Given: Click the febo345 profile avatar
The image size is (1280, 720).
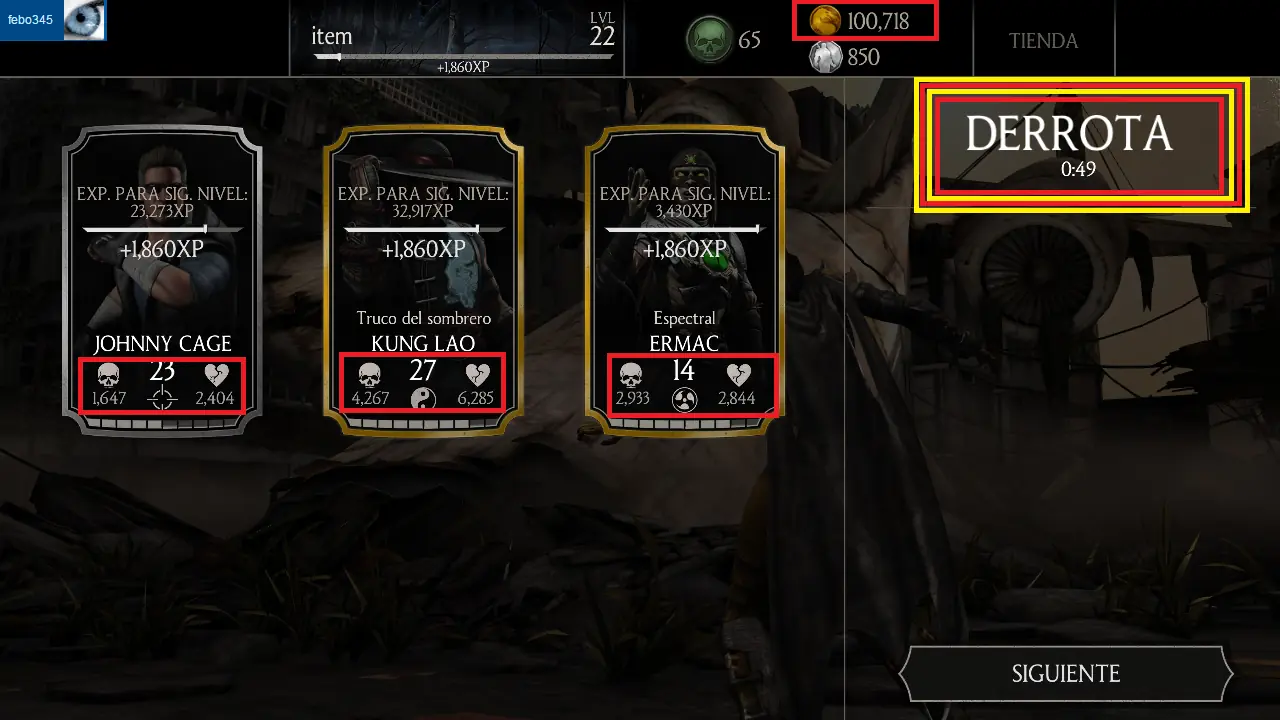Looking at the screenshot, I should (84, 20).
